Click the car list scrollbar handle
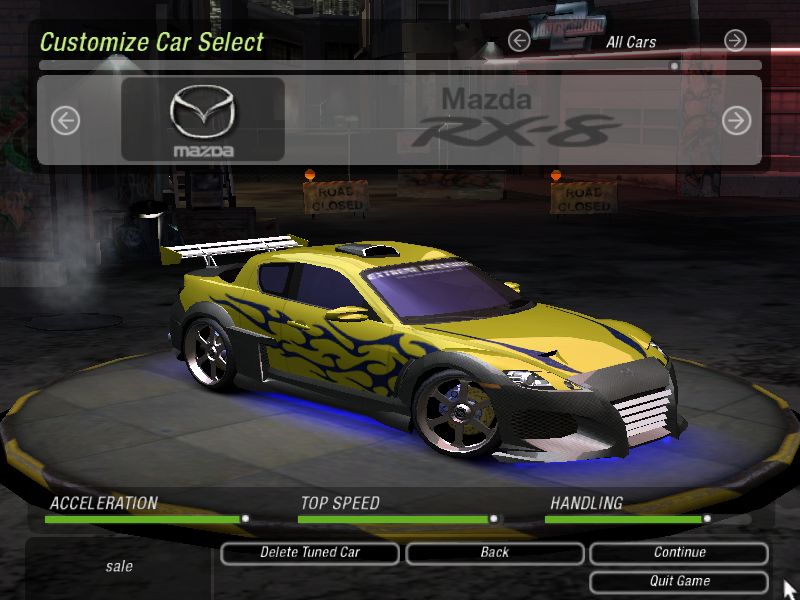Viewport: 800px width, 600px height. [675, 66]
